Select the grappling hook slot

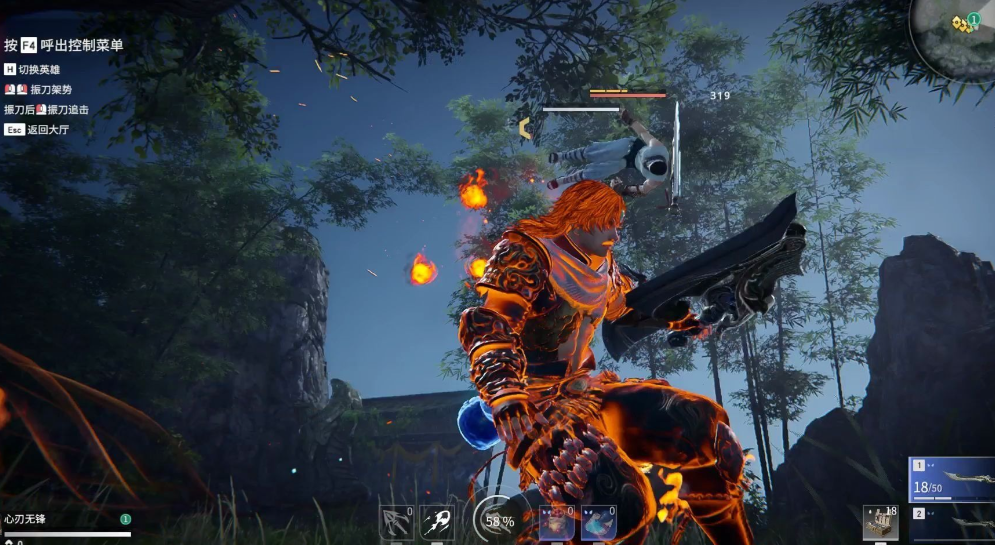(x=396, y=523)
